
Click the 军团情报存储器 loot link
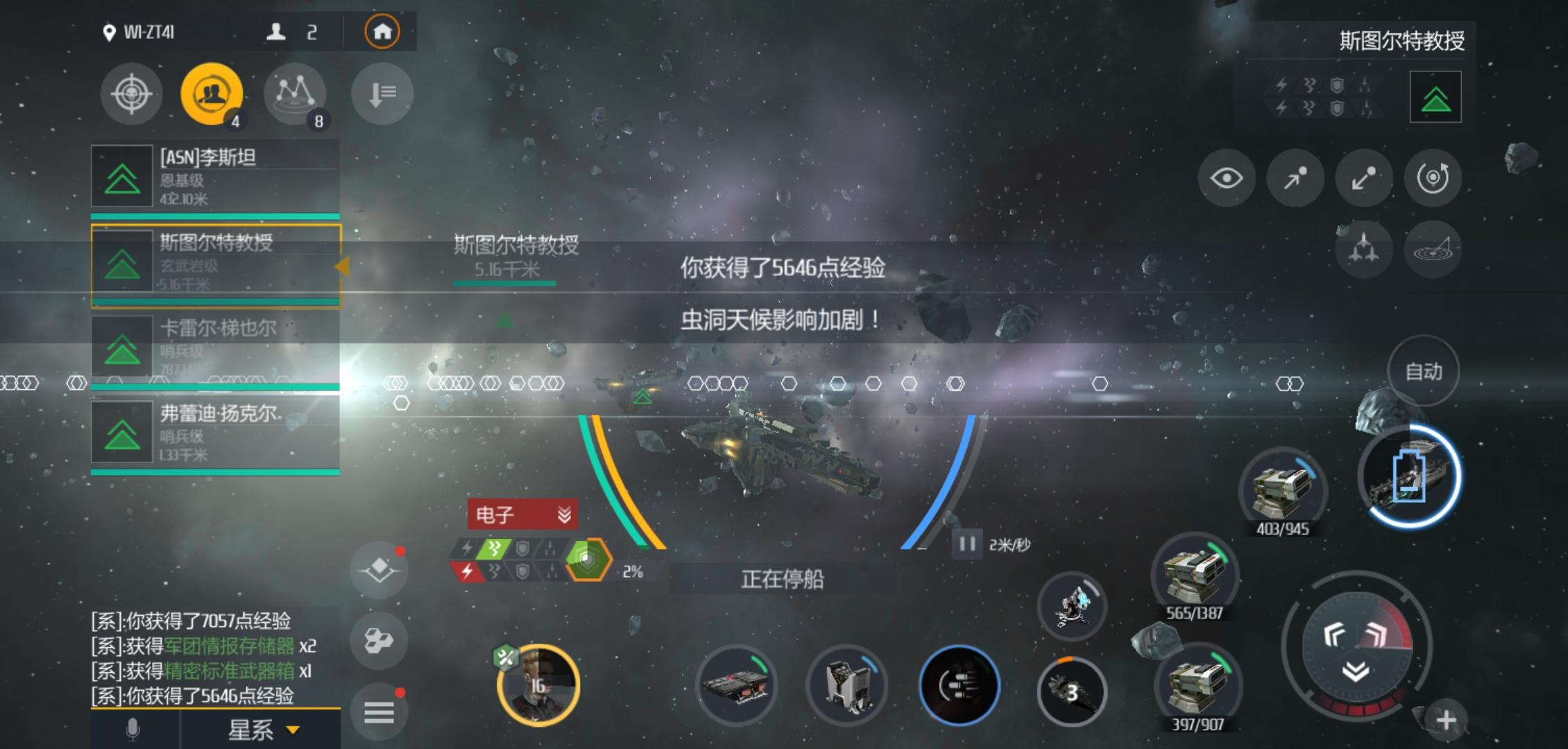[x=229, y=644]
